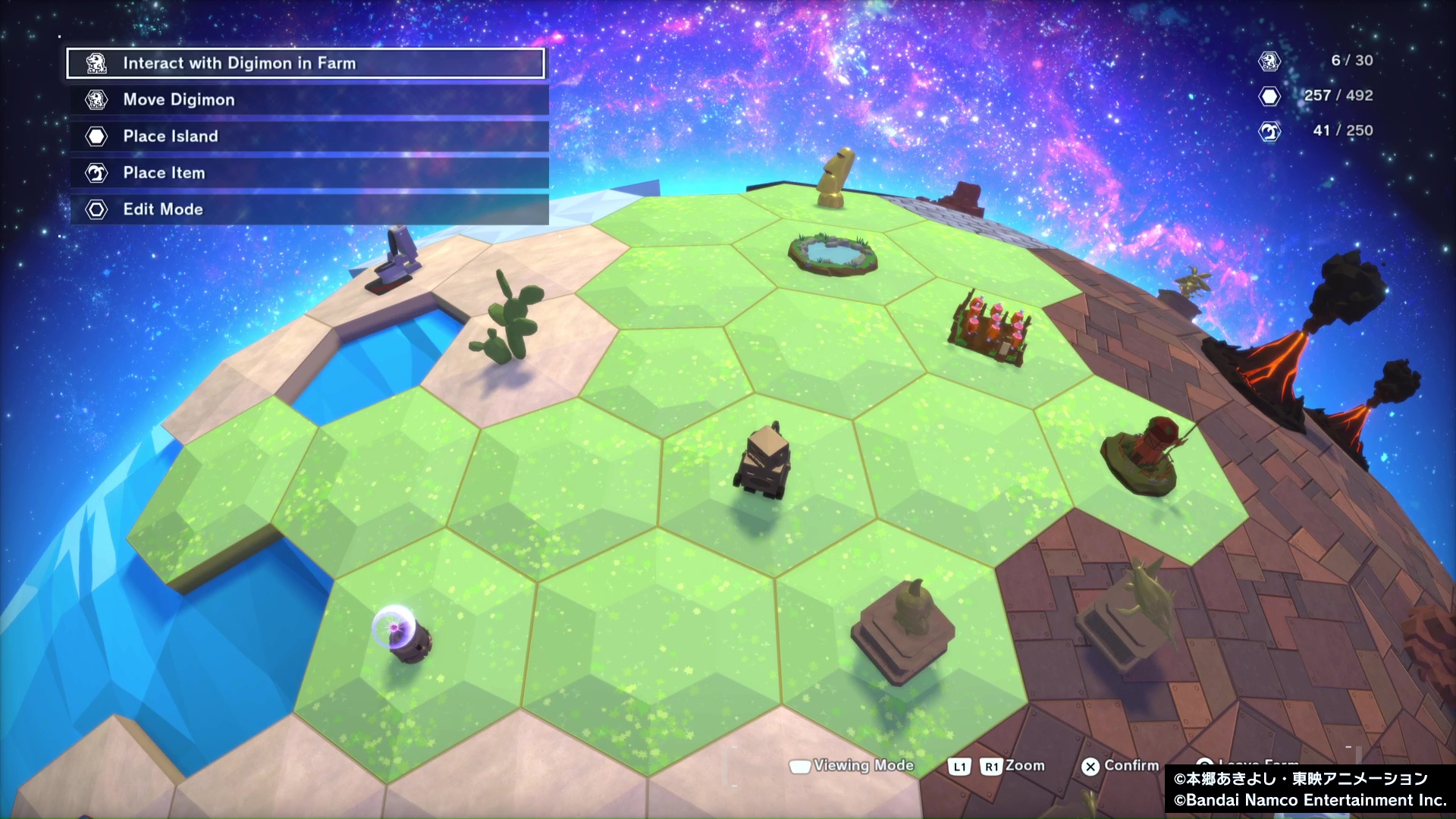Enter Edit Mode from the menu
The width and height of the screenshot is (1456, 819).
click(309, 209)
